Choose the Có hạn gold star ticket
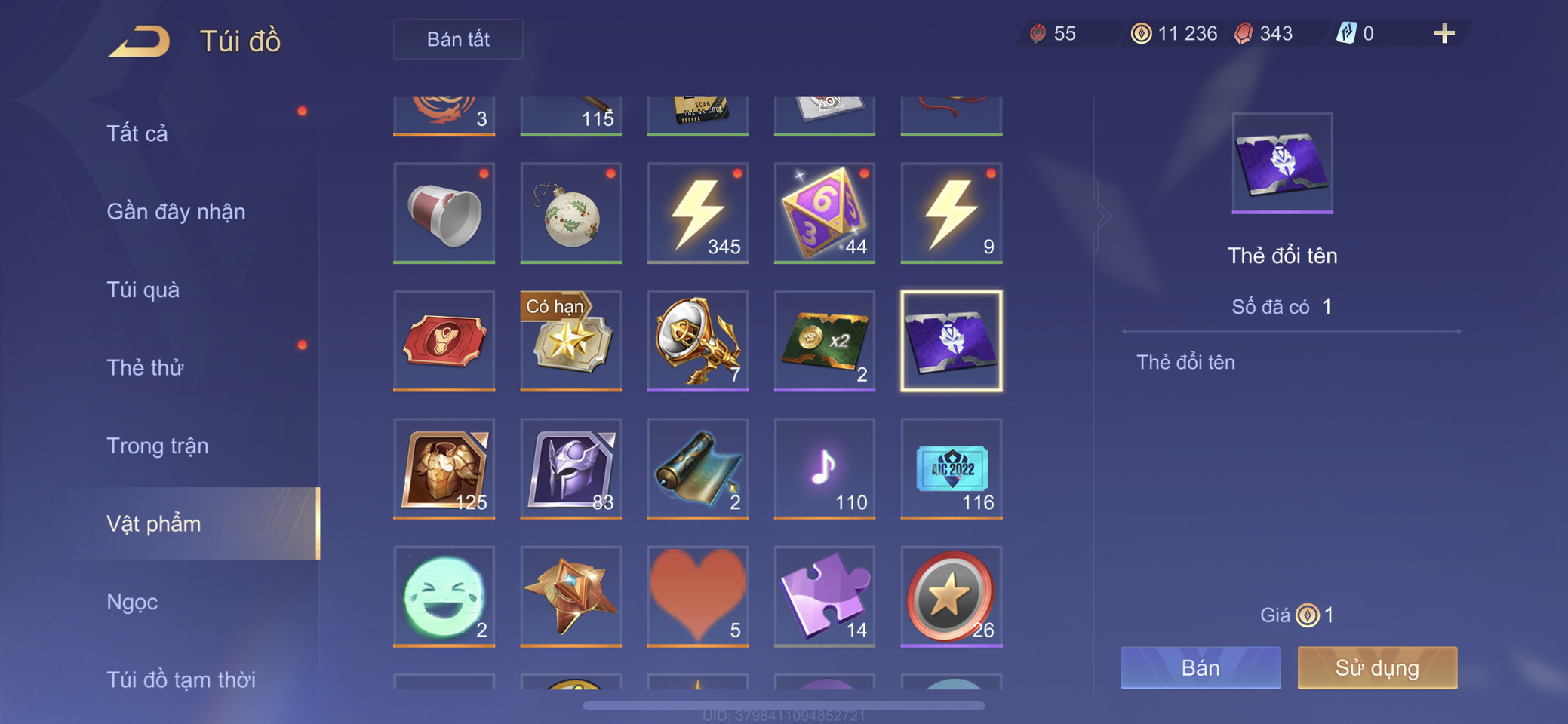The image size is (1568, 724). click(x=570, y=341)
